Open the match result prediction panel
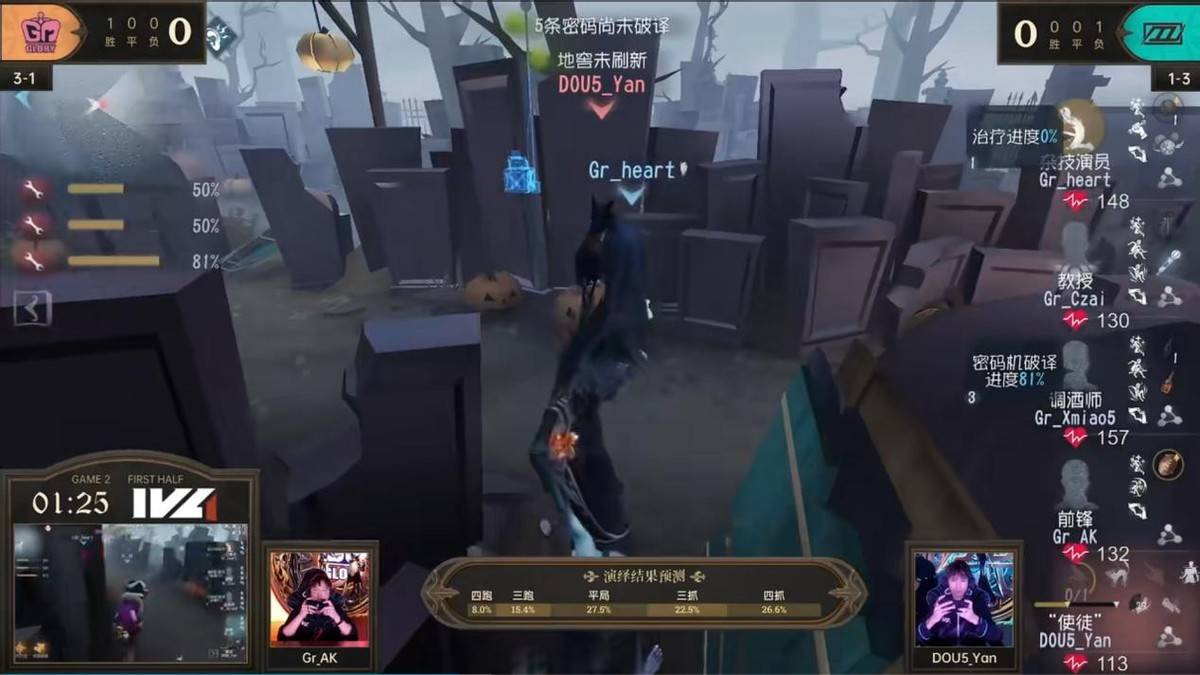 644,593
